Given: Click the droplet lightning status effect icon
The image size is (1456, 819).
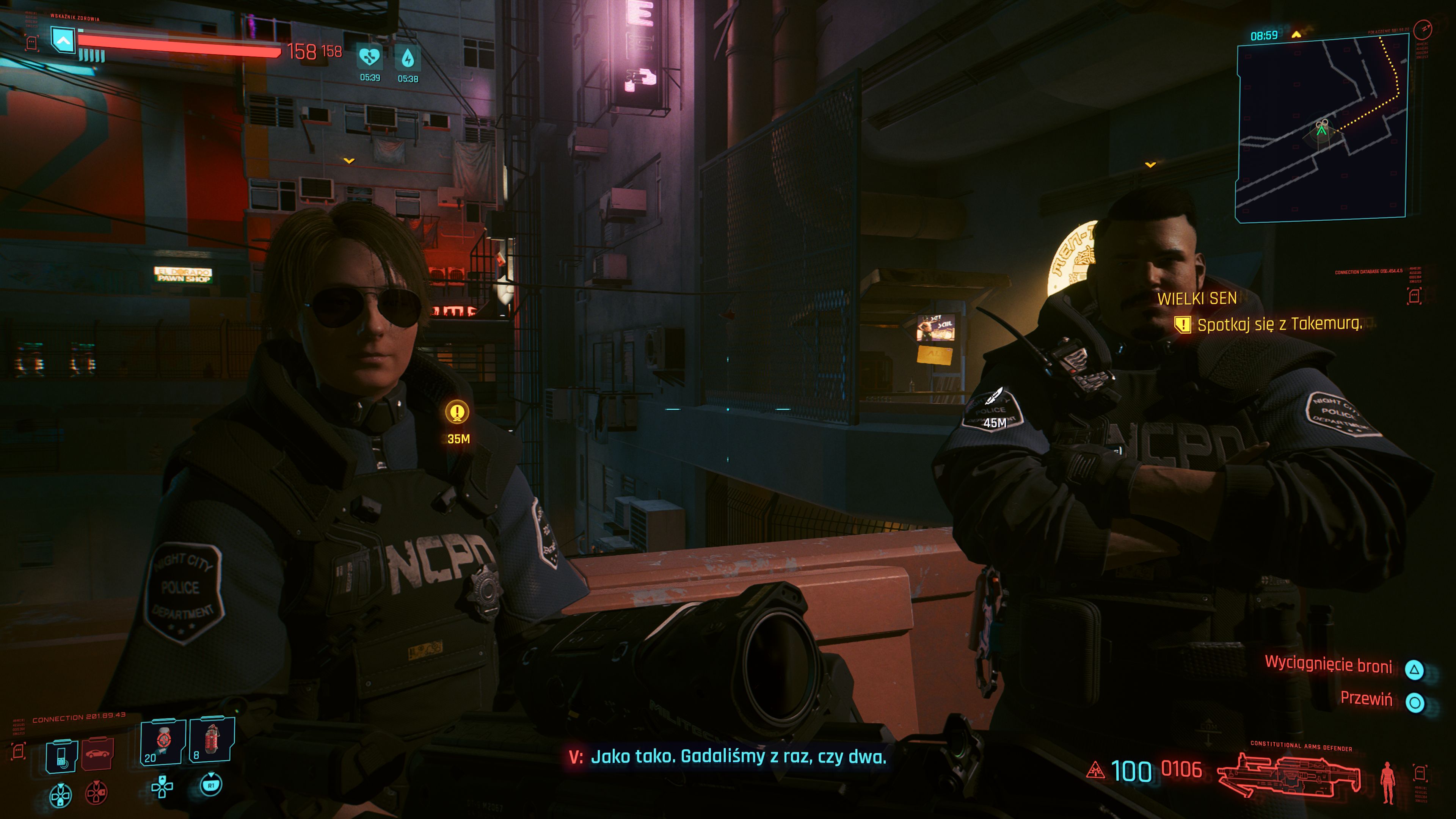Looking at the screenshot, I should [408, 58].
